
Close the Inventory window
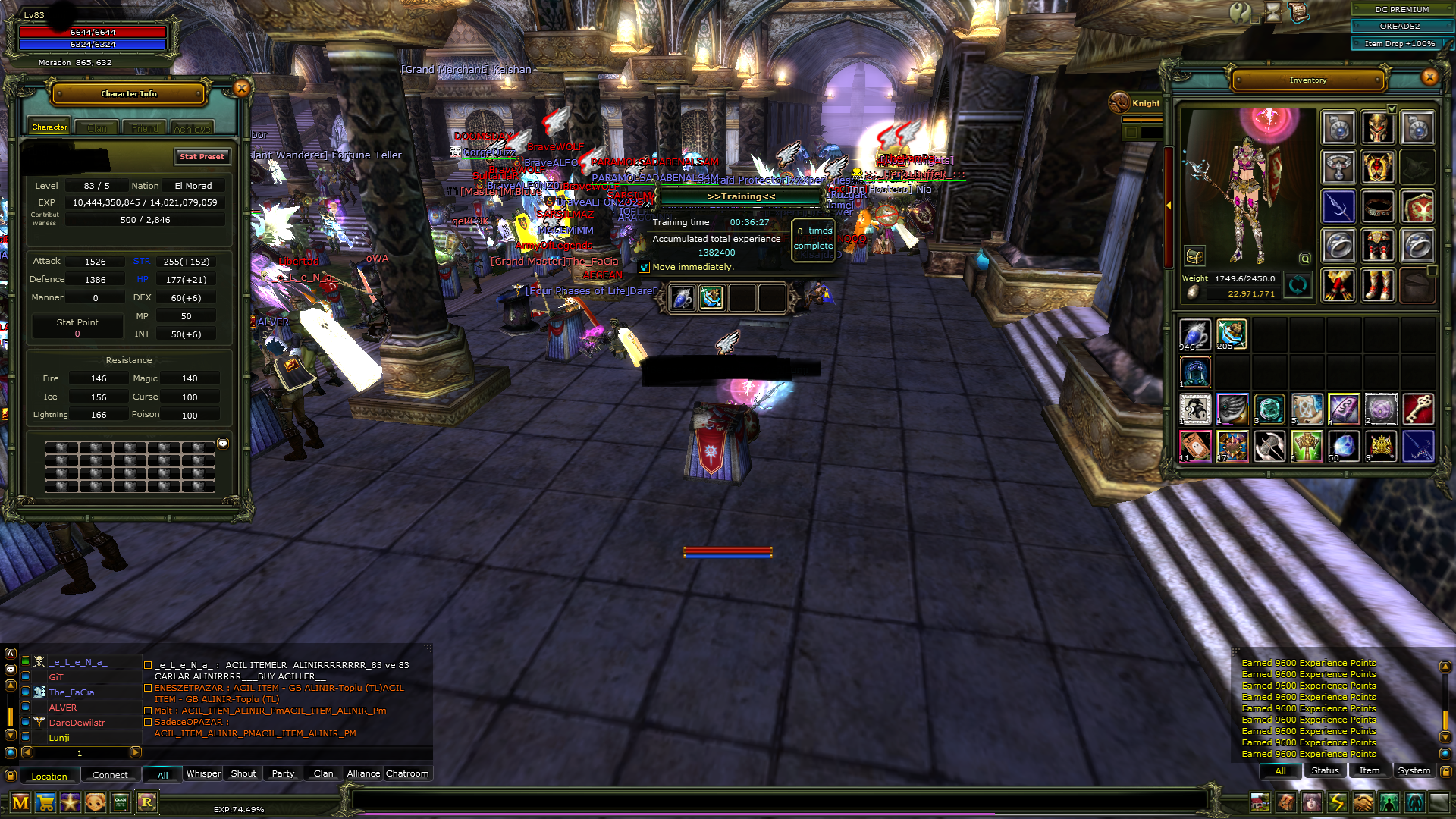point(1429,77)
